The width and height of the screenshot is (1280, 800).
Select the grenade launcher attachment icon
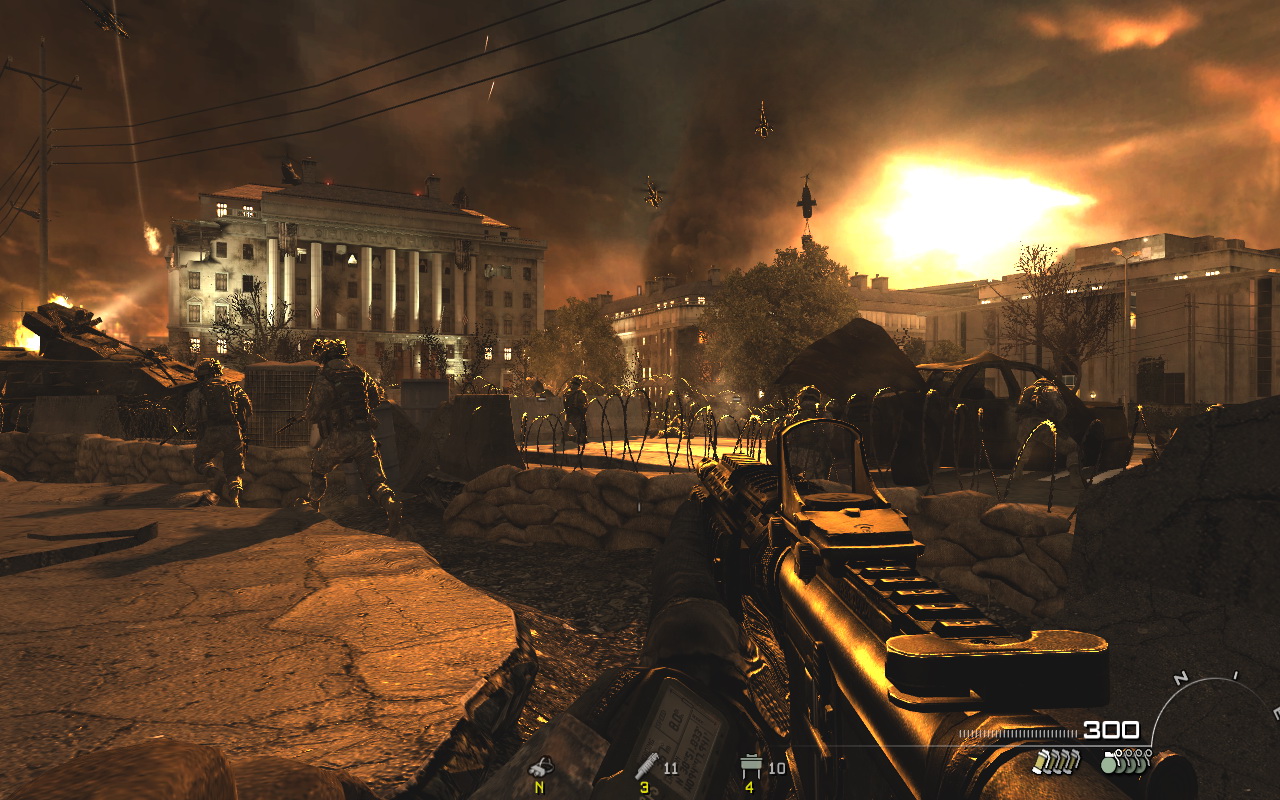pyautogui.click(x=647, y=767)
